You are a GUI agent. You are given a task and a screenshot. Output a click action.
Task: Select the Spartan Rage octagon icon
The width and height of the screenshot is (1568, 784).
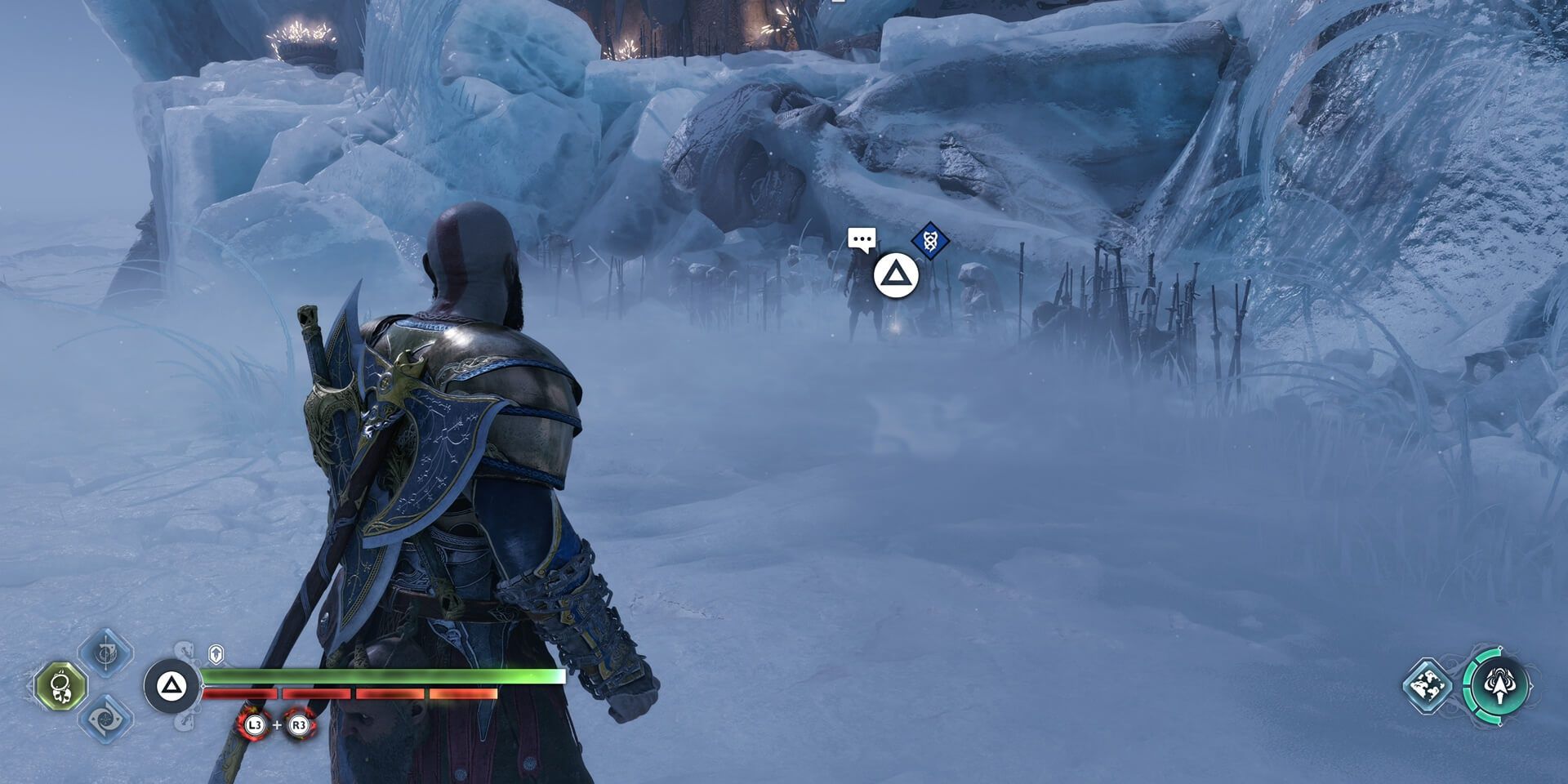click(60, 686)
